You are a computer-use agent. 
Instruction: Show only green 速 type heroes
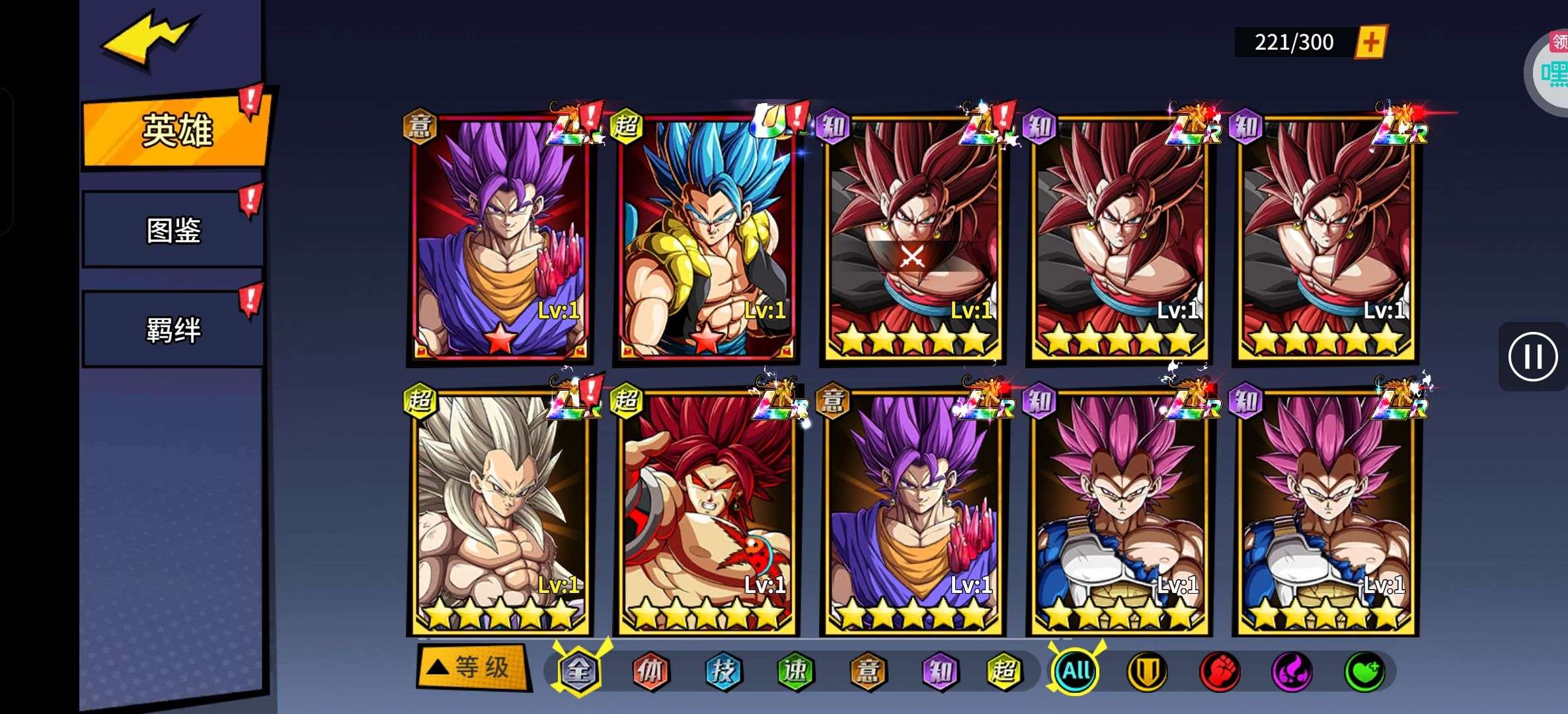click(x=795, y=671)
